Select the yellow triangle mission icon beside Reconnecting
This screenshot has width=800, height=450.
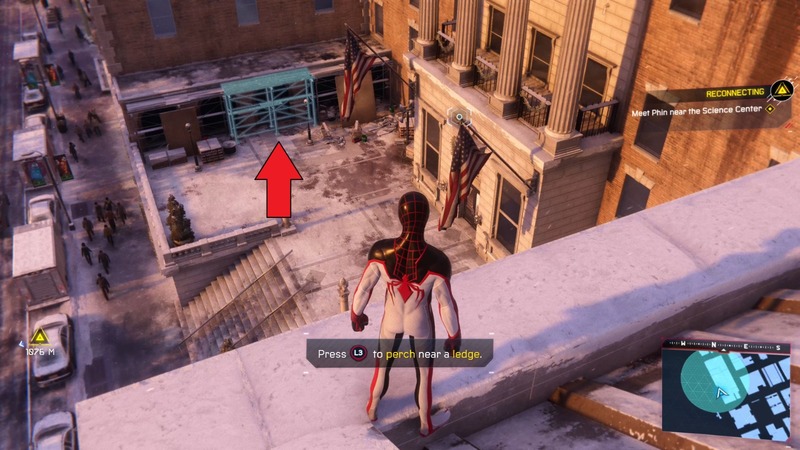click(x=777, y=92)
